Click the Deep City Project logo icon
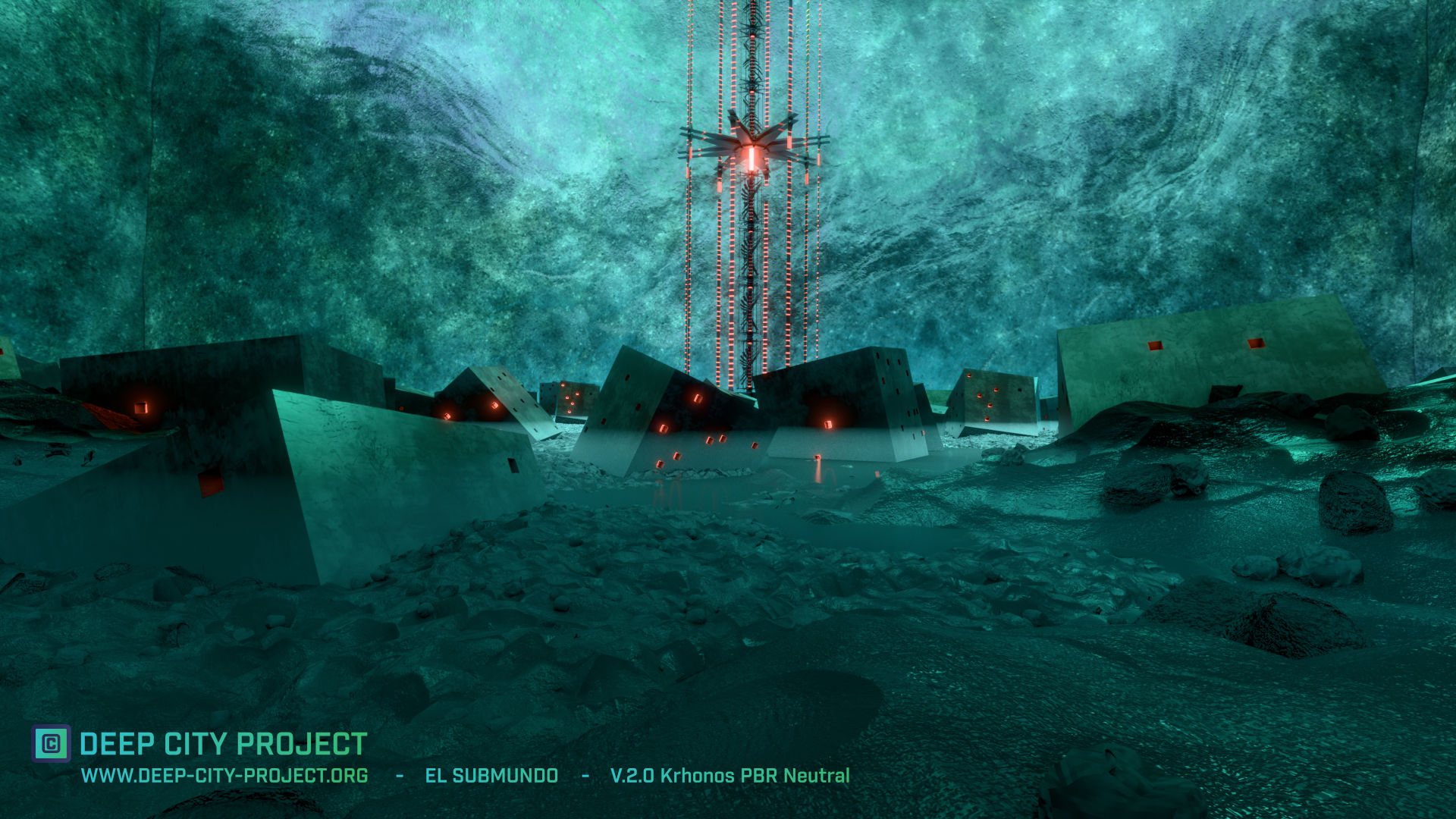 pos(51,743)
